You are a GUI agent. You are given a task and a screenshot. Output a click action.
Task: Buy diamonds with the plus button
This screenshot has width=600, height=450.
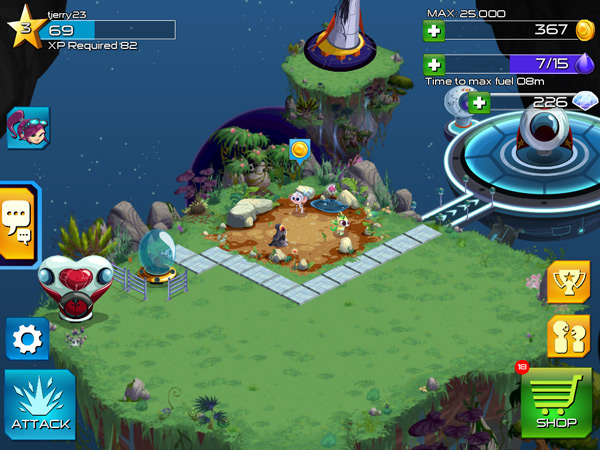tap(480, 101)
